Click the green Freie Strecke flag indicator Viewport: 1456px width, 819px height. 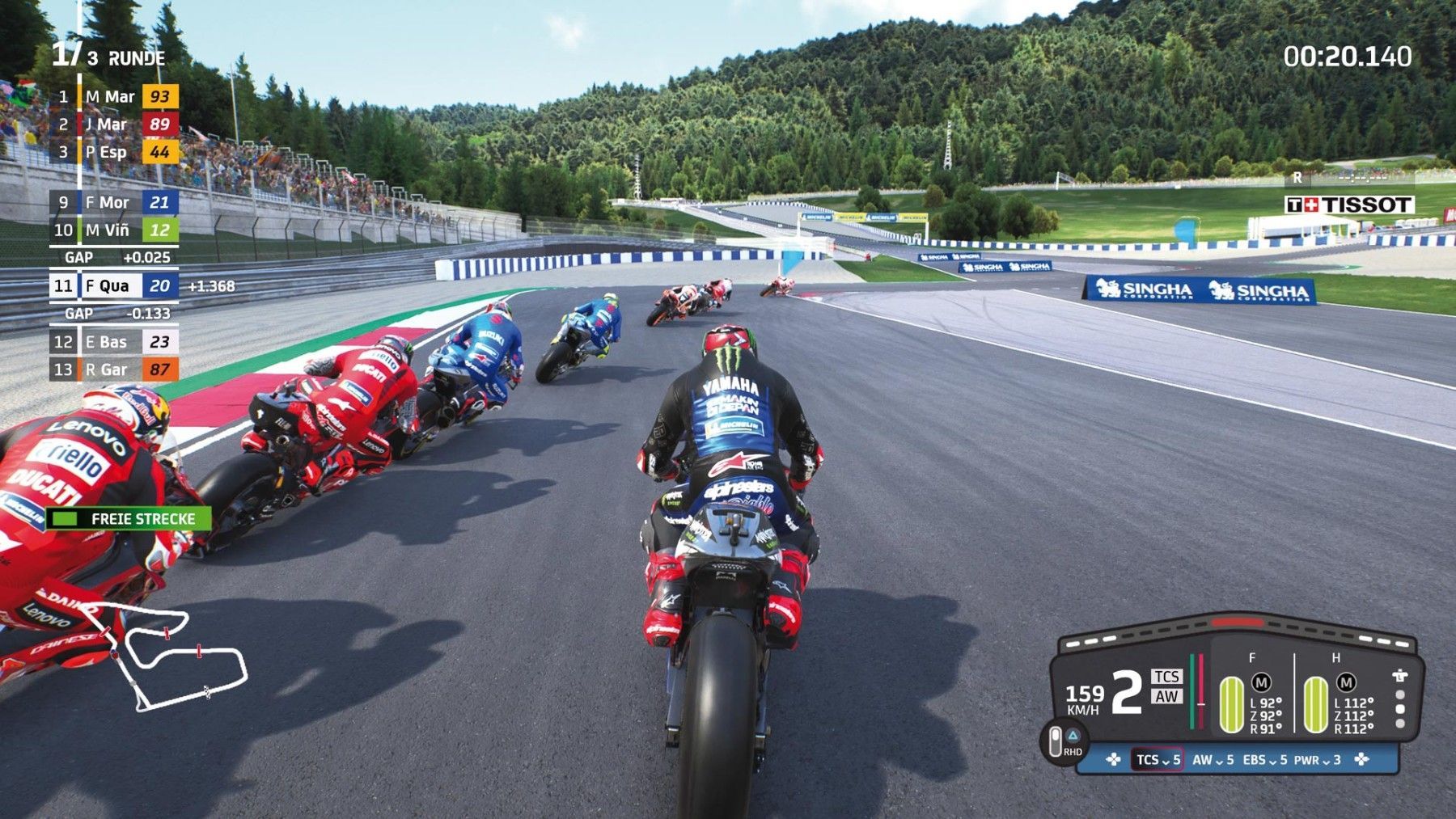pyautogui.click(x=129, y=519)
